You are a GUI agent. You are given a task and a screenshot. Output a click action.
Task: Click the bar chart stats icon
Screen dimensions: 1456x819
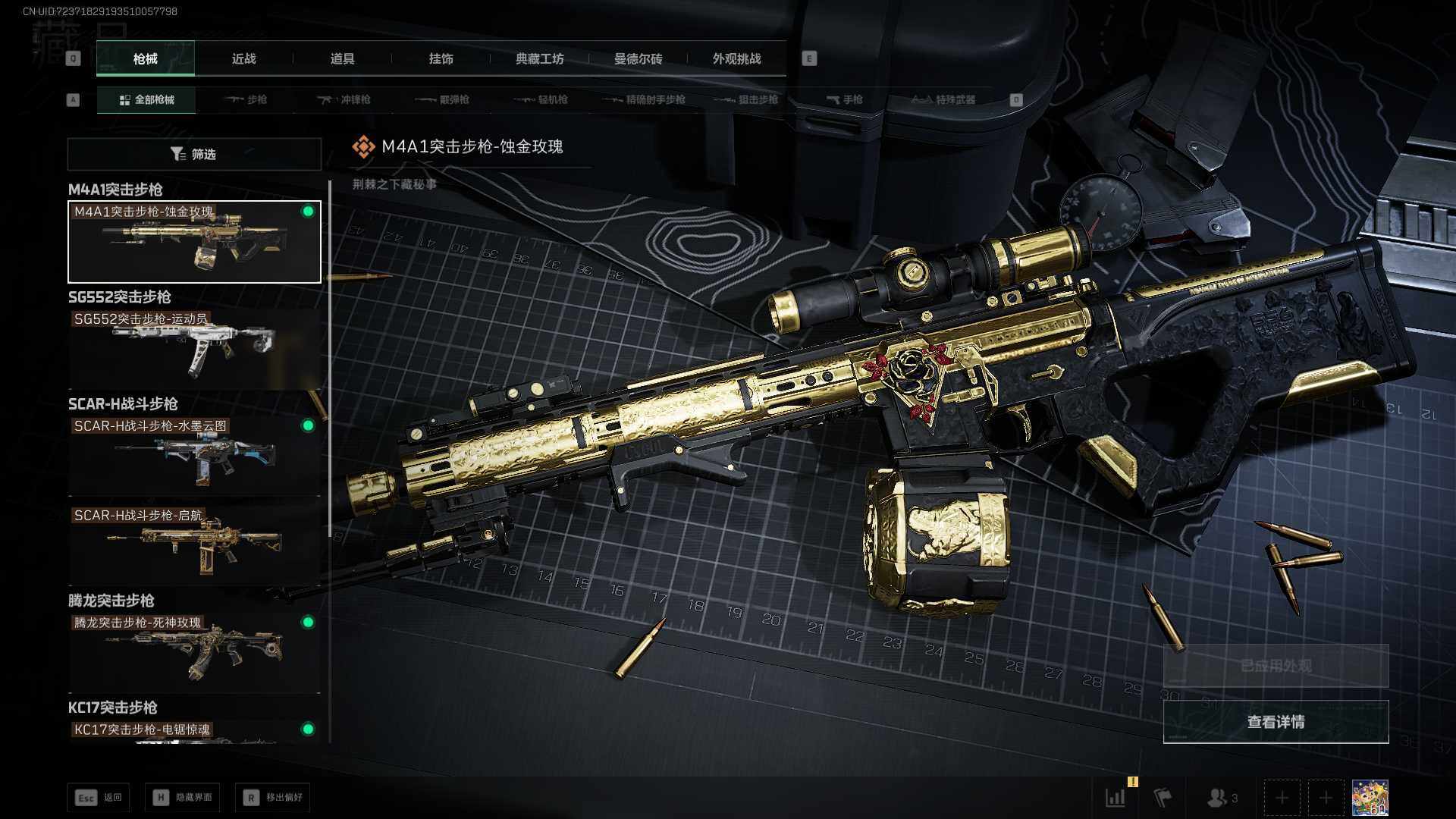tap(1116, 798)
